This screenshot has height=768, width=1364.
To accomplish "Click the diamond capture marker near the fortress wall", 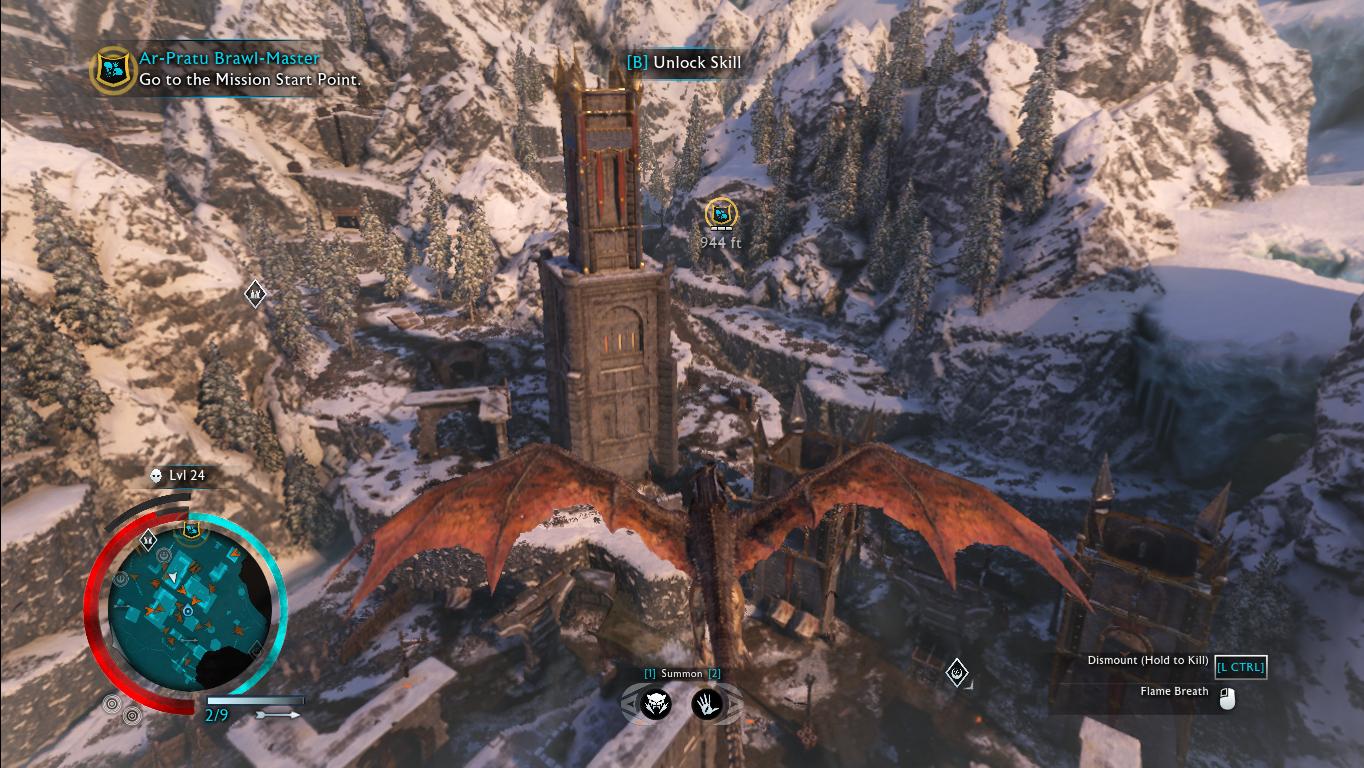I will click(957, 671).
